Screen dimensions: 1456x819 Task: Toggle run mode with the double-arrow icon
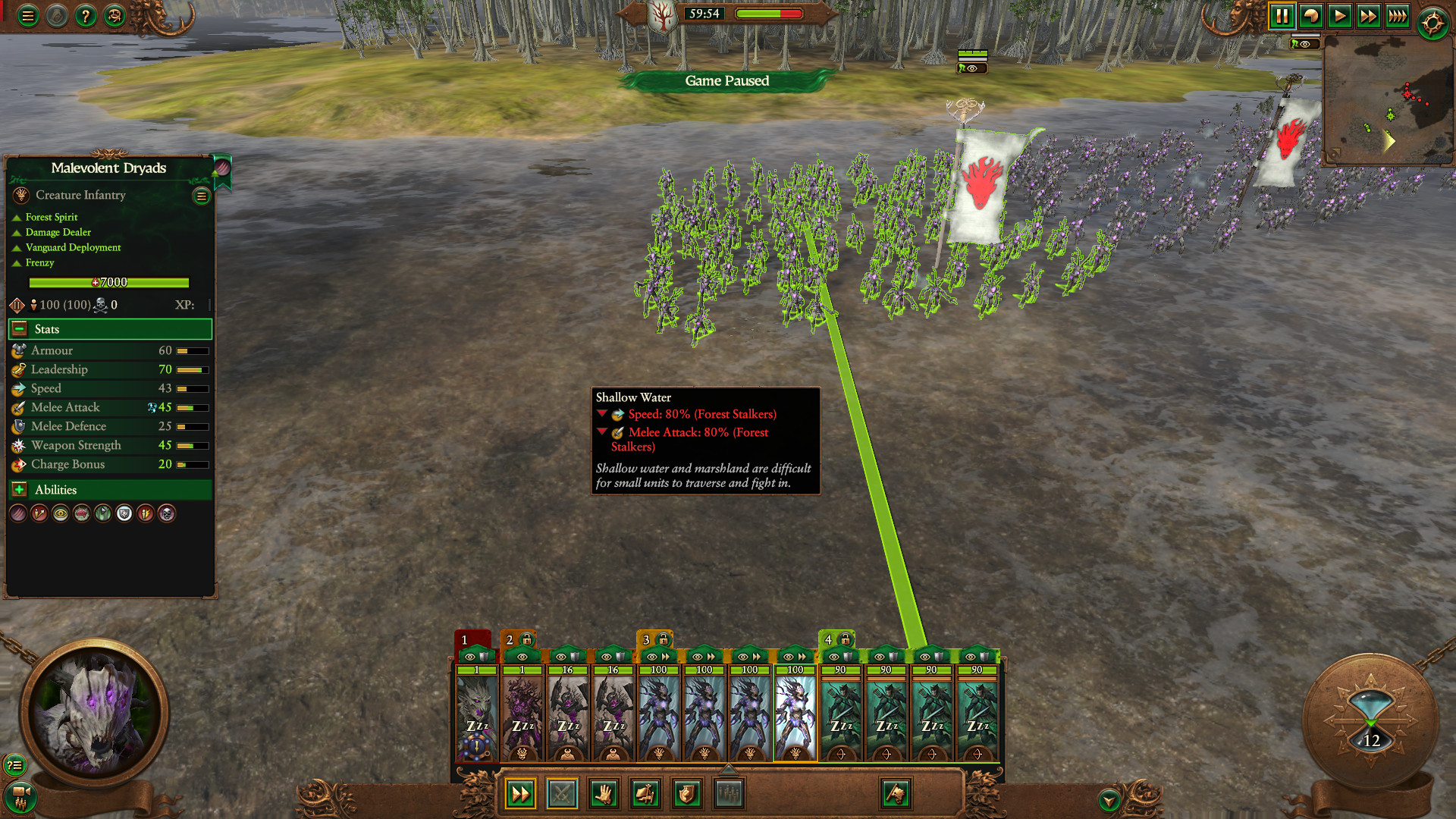coord(519,794)
